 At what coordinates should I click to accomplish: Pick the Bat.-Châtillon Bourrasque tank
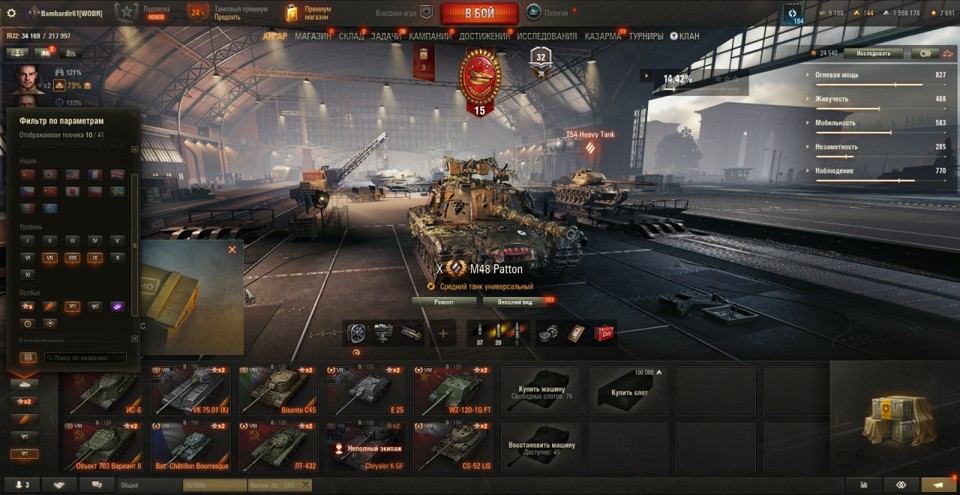190,446
